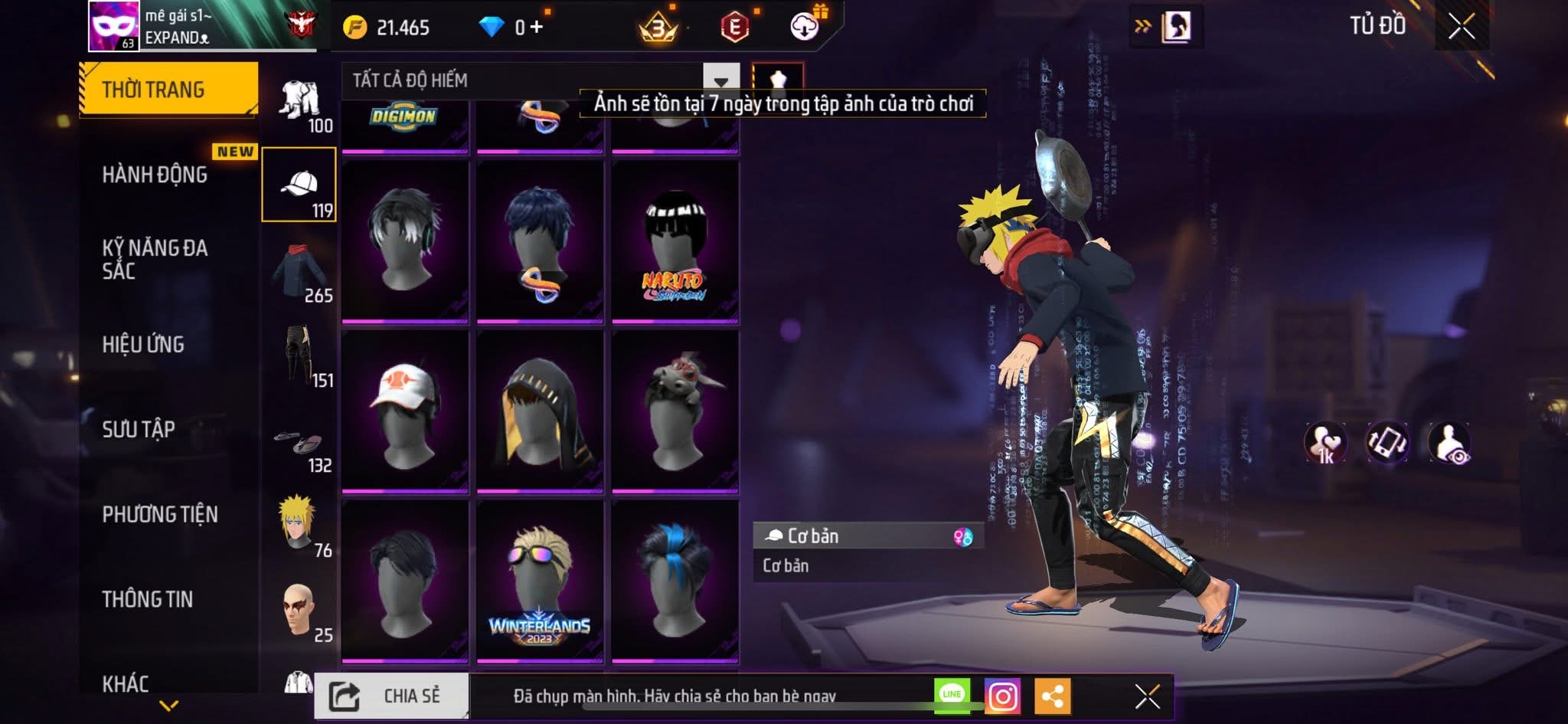Screen dimensions: 1568x724
Task: Pick the flip-flops shoes category
Action: coord(299,443)
